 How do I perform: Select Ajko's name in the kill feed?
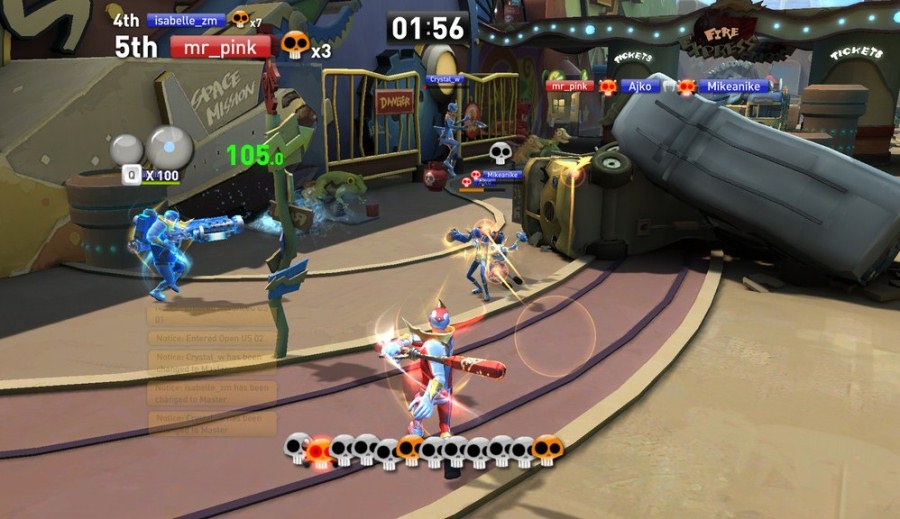click(x=638, y=87)
